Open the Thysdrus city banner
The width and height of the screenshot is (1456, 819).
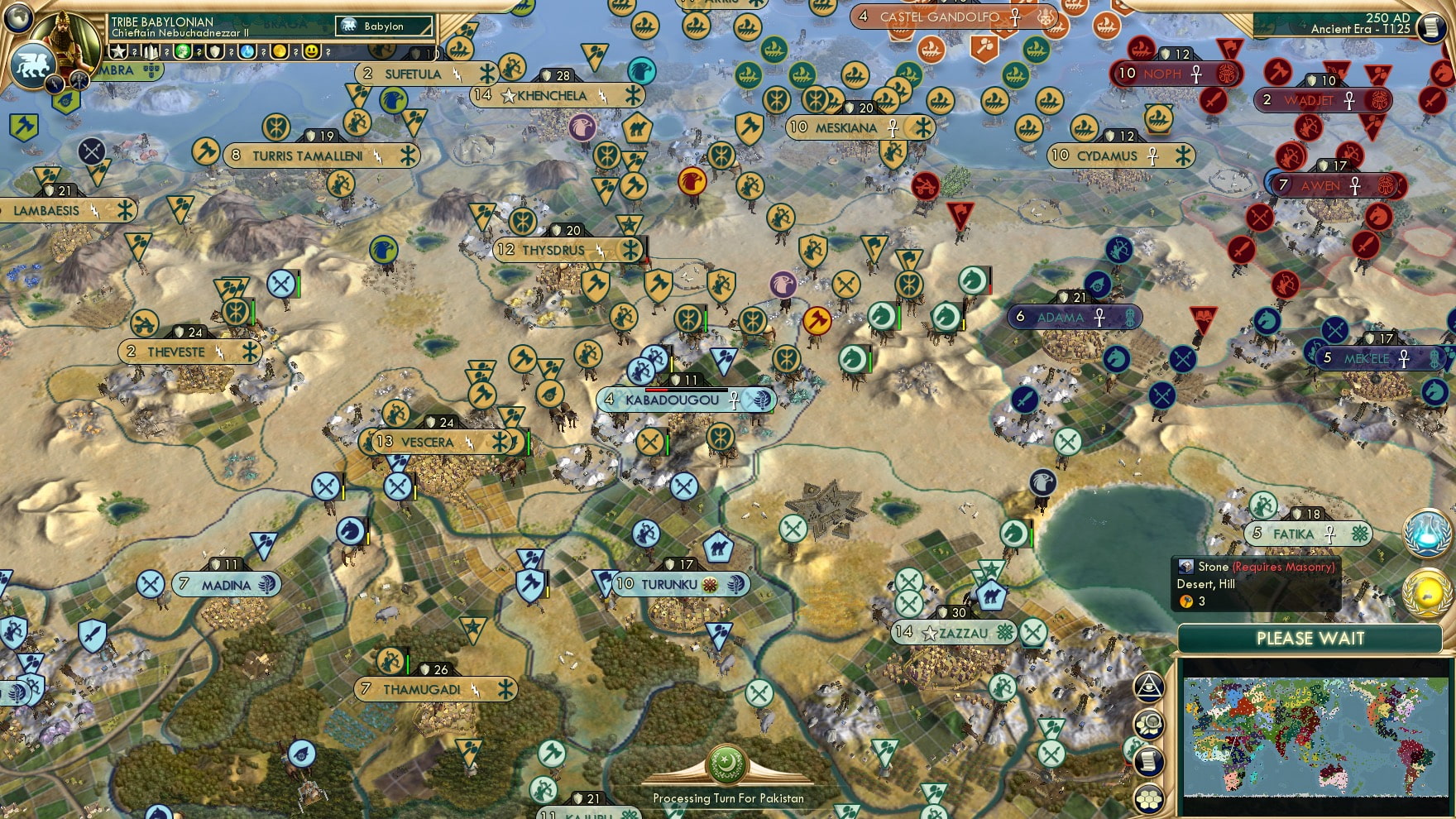point(561,250)
